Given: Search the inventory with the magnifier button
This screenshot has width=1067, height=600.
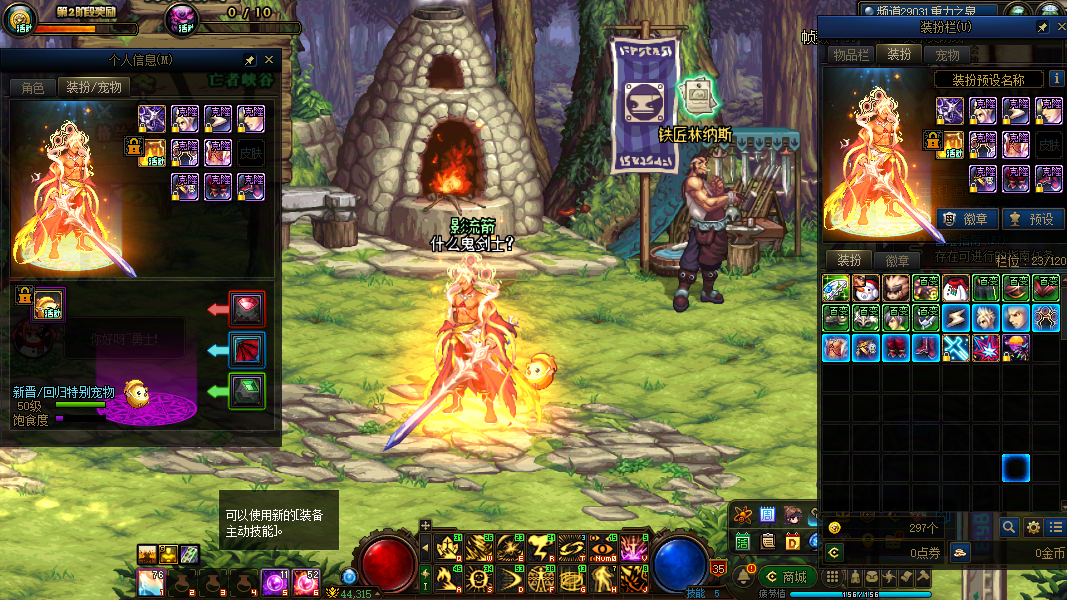Looking at the screenshot, I should 1009,527.
